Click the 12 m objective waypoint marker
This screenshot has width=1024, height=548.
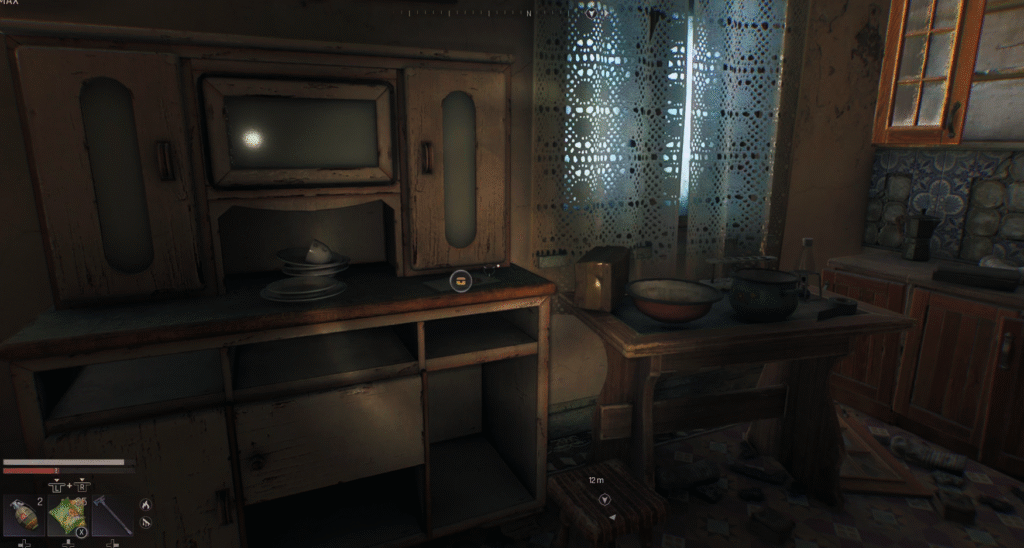604,499
